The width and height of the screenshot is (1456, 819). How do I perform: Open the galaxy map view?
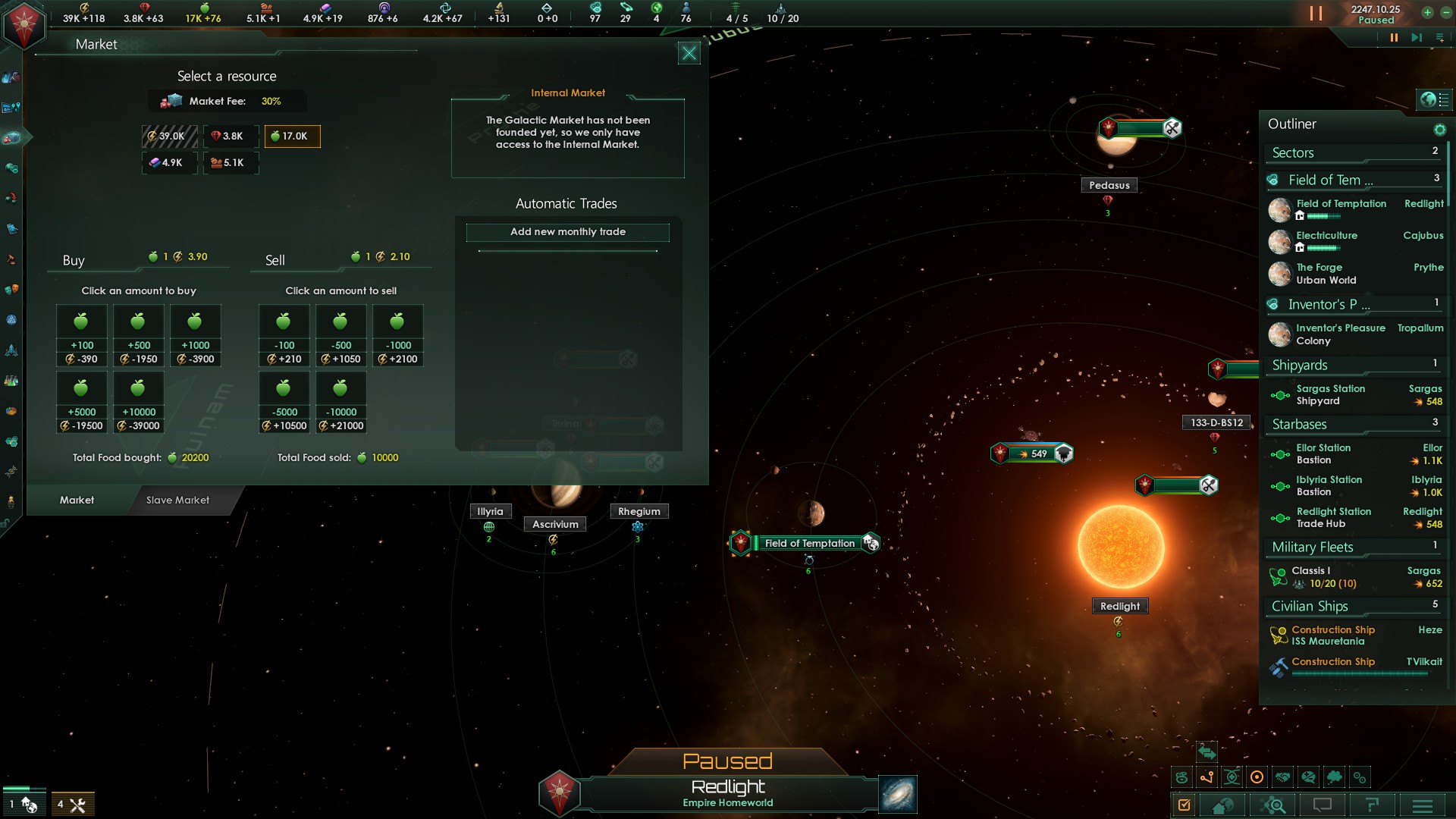pos(898,795)
